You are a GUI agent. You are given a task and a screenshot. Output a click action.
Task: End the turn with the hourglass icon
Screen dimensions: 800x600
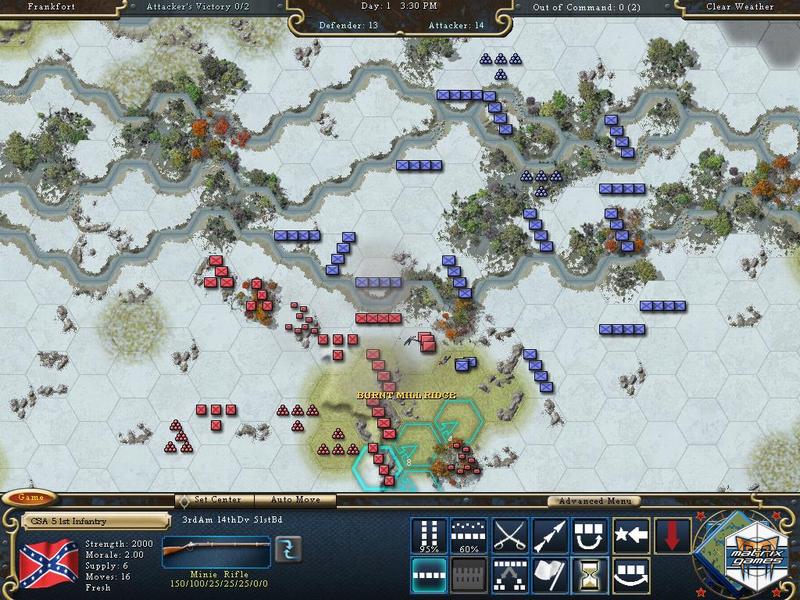pos(590,576)
